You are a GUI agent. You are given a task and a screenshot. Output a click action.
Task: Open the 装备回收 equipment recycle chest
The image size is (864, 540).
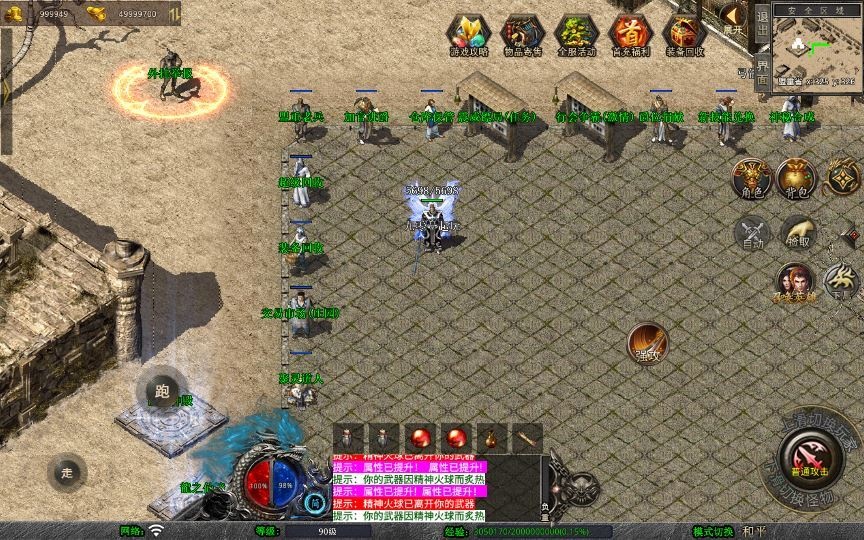(684, 33)
